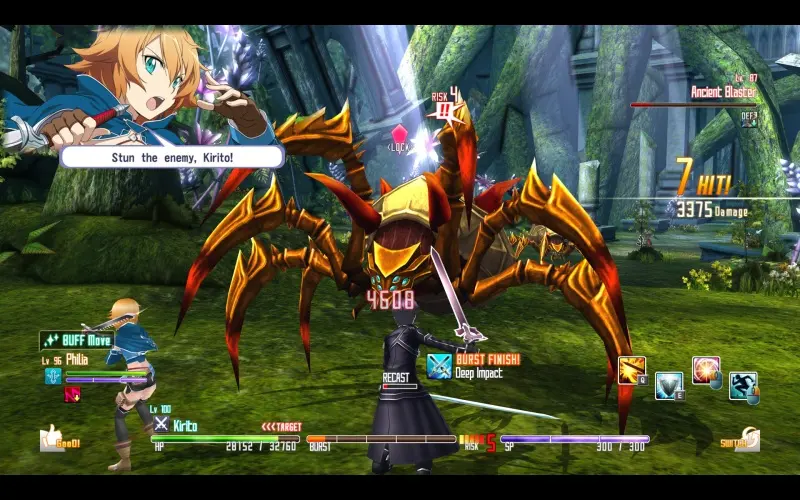800x500 pixels.
Task: Trigger the glowing red orb attack skill
Action: click(x=706, y=370)
